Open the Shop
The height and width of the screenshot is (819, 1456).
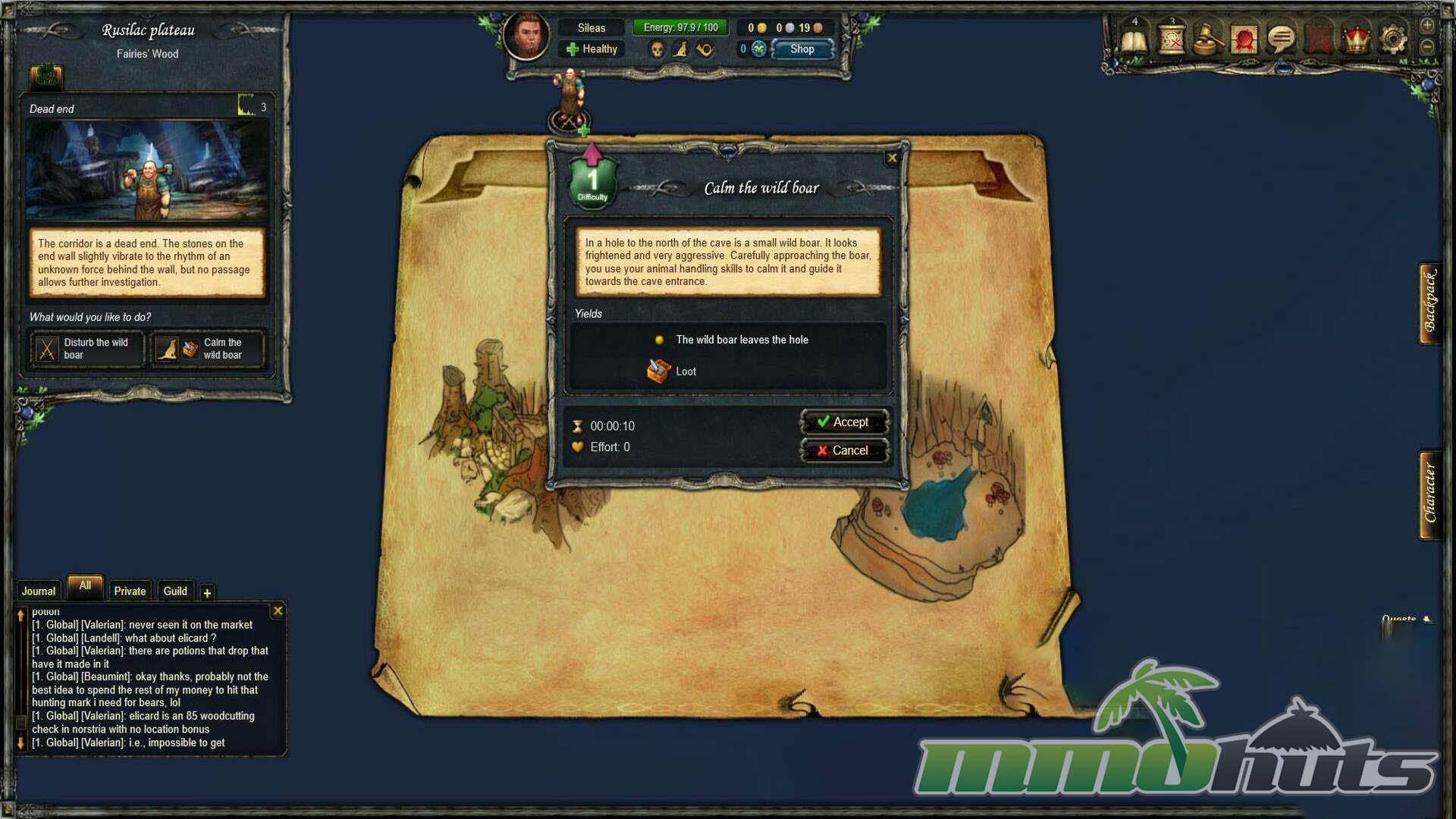pyautogui.click(x=802, y=49)
